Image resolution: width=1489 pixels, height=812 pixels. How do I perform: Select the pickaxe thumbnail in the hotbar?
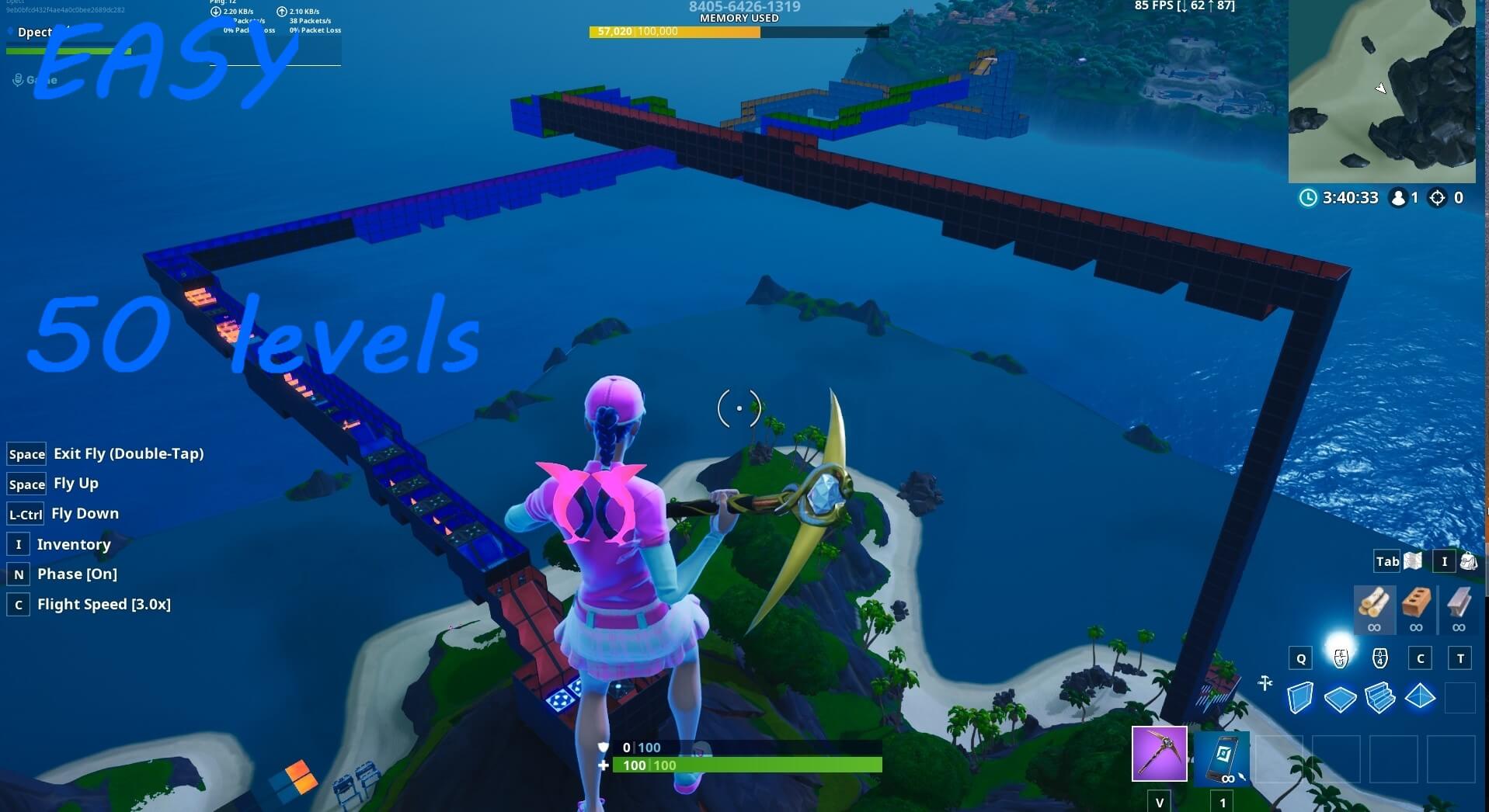pos(1158,755)
